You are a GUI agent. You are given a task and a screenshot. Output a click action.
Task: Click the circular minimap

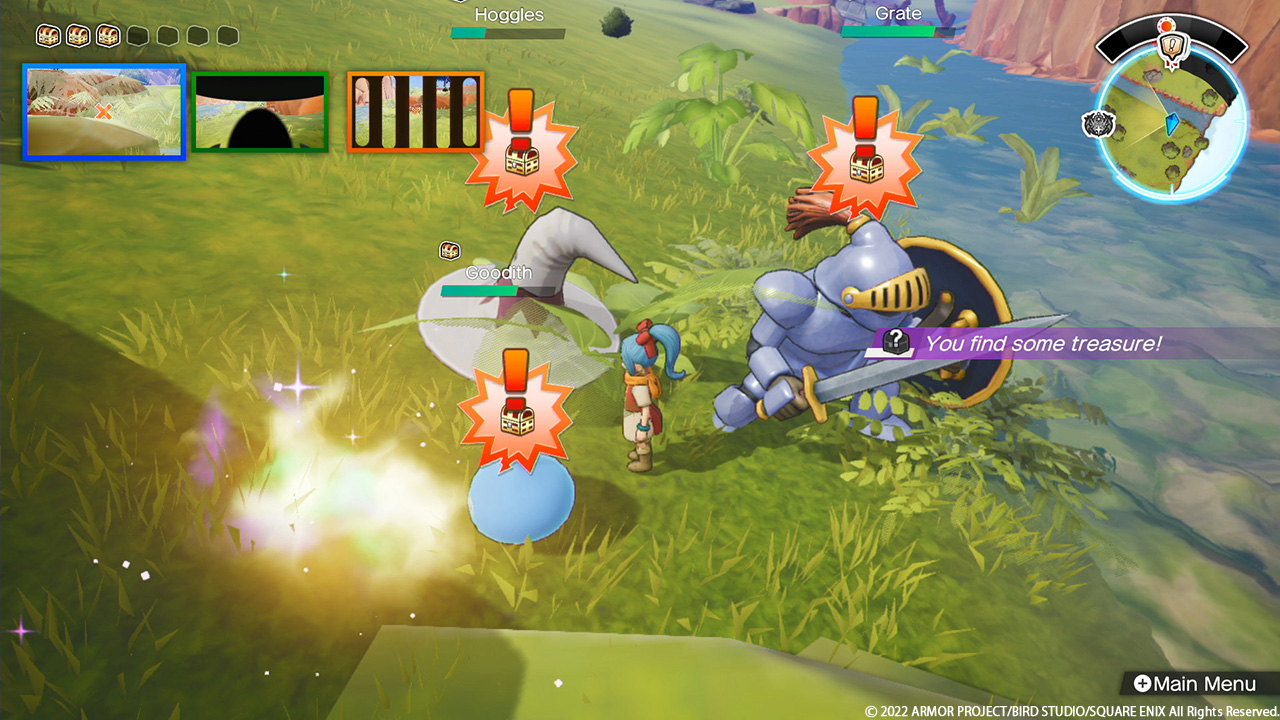1171,123
